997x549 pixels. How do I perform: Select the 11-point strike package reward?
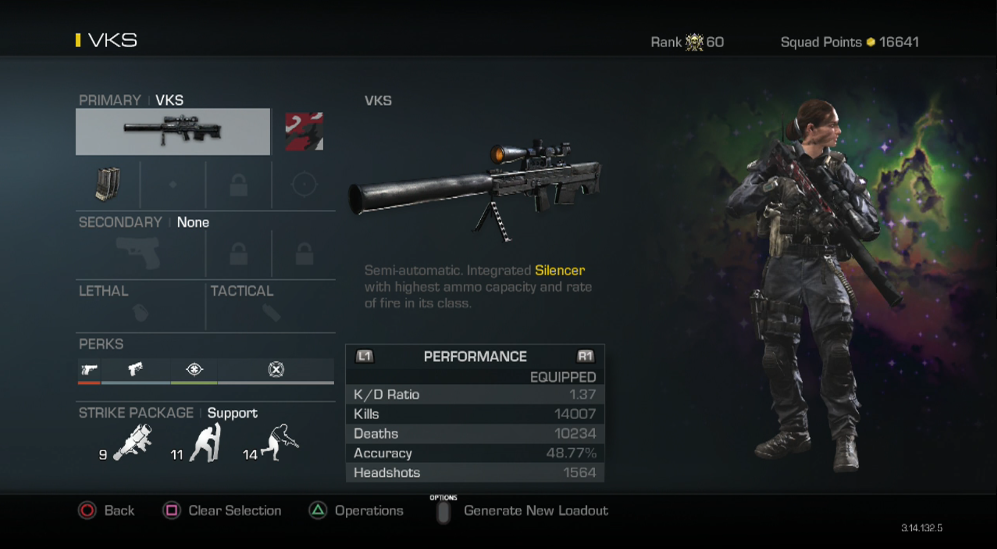(204, 443)
